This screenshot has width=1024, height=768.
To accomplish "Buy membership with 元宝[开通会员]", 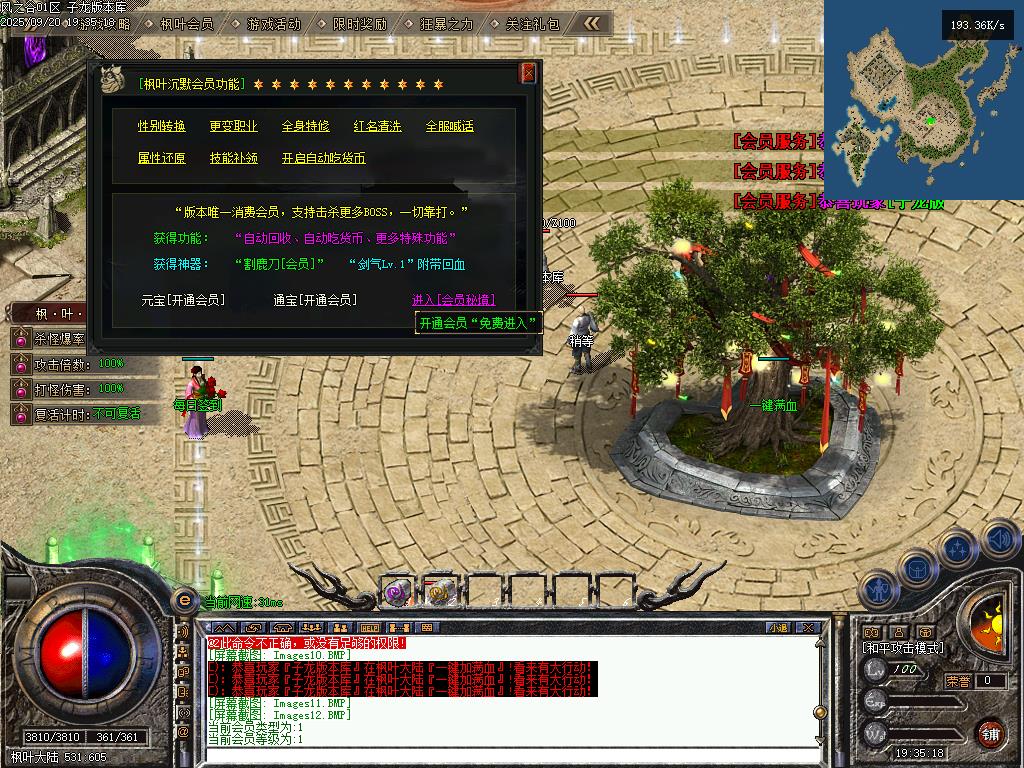I will [183, 300].
